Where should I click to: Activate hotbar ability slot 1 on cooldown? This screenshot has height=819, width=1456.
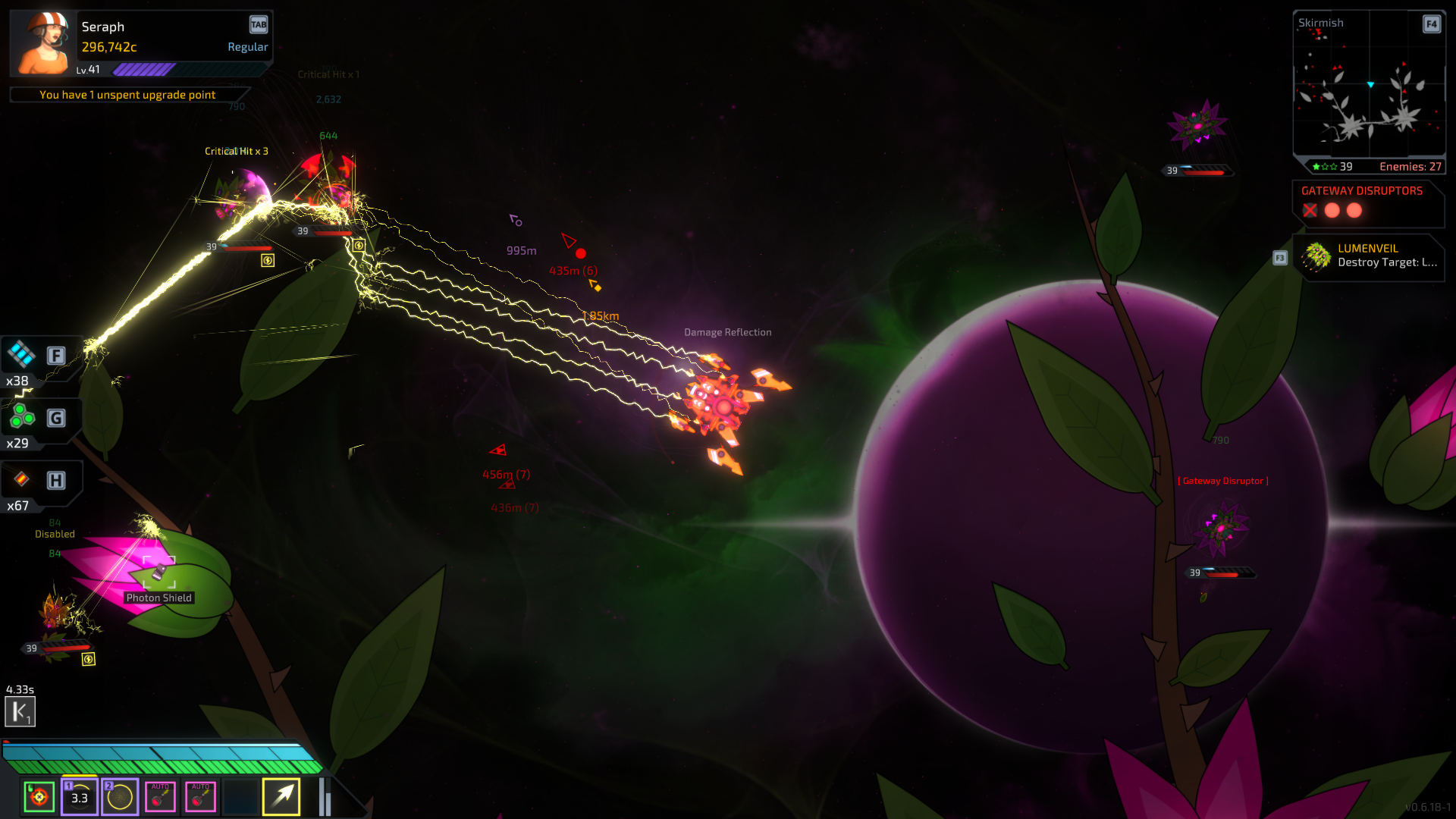point(79,797)
